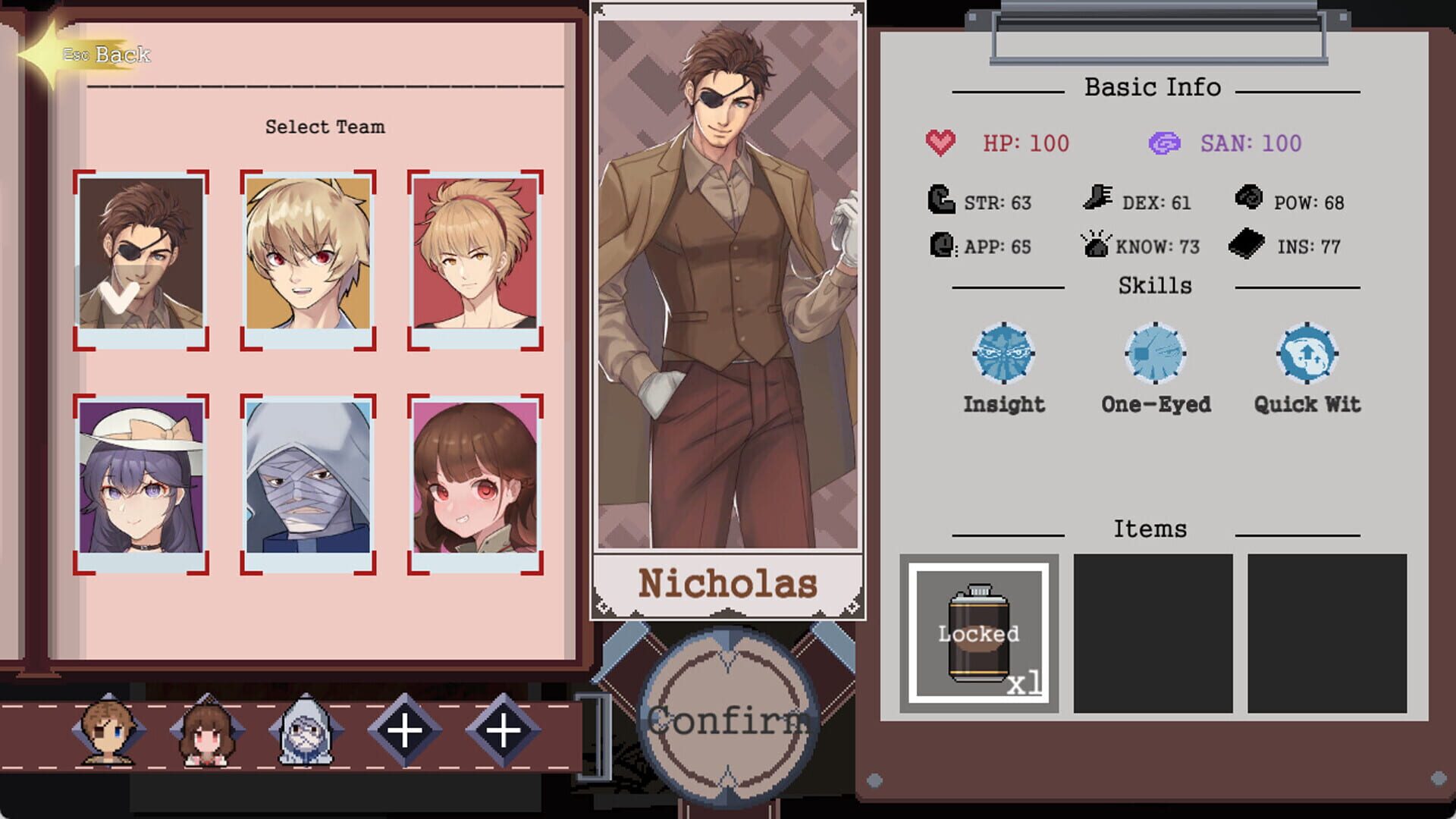Click the HP heart icon
This screenshot has width=1456, height=819.
(941, 141)
